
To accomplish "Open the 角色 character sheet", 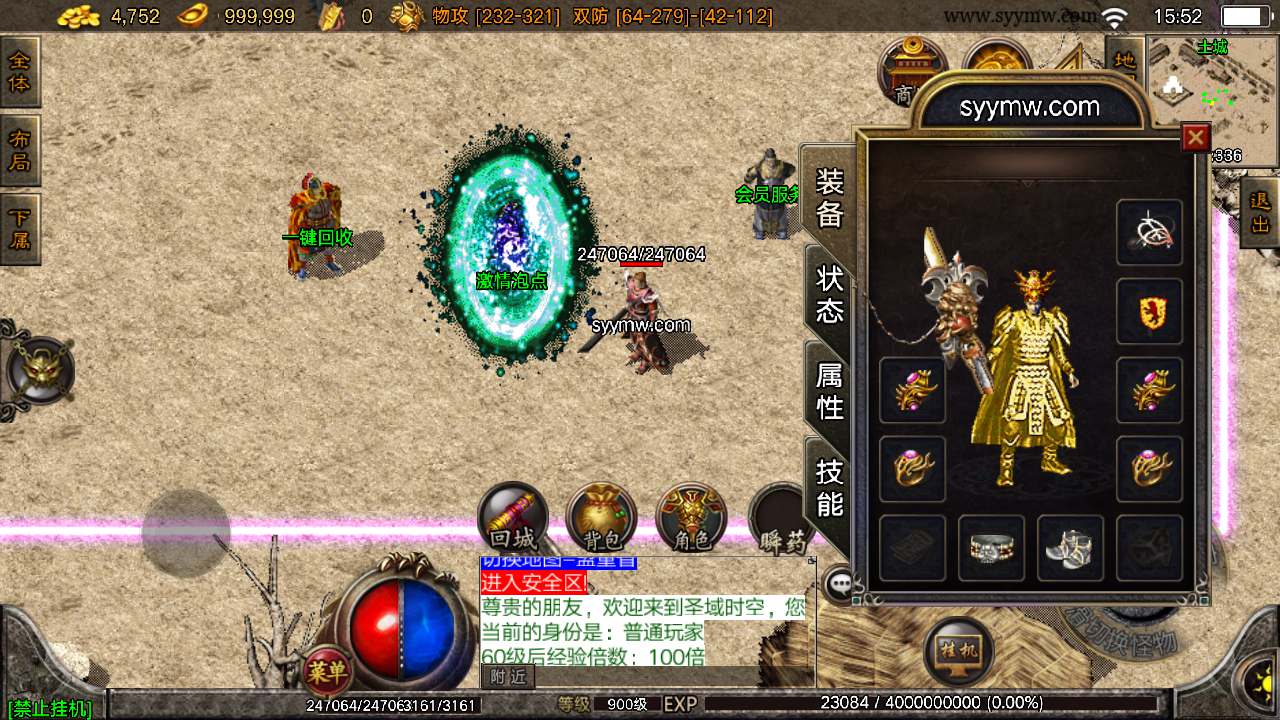I will (691, 519).
